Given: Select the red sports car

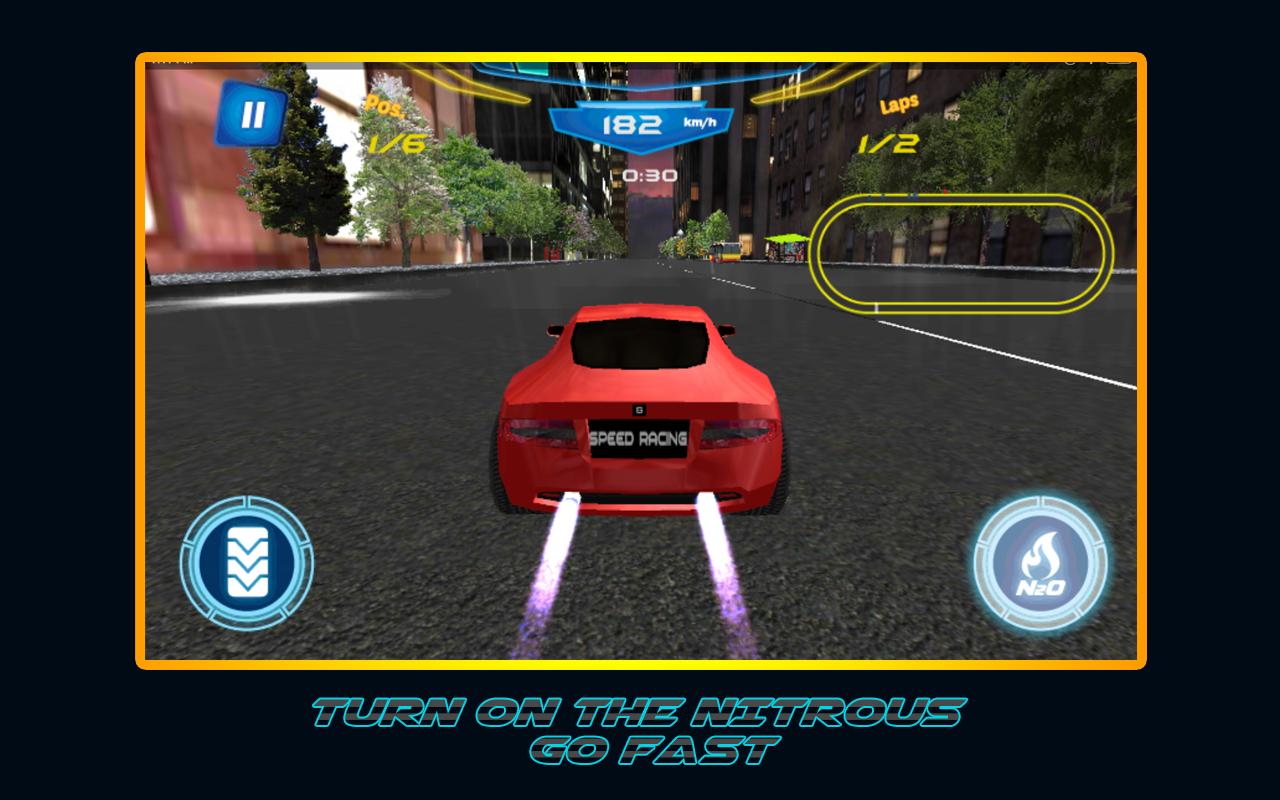Looking at the screenshot, I should pos(640,410).
